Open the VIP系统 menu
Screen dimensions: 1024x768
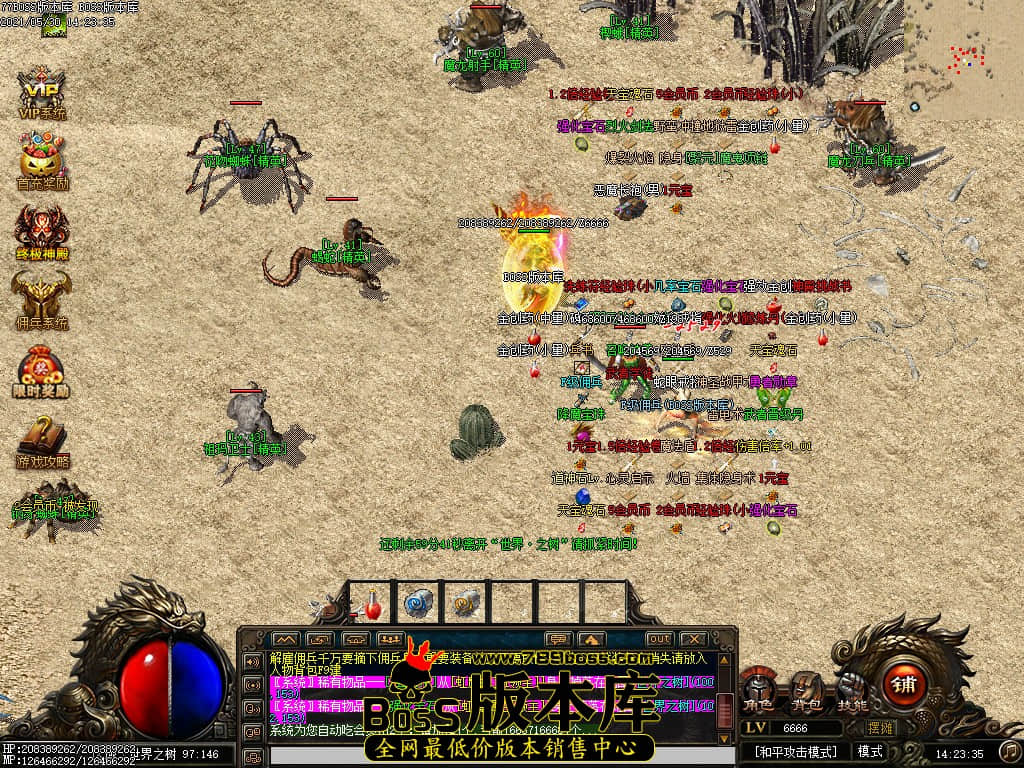coord(41,93)
